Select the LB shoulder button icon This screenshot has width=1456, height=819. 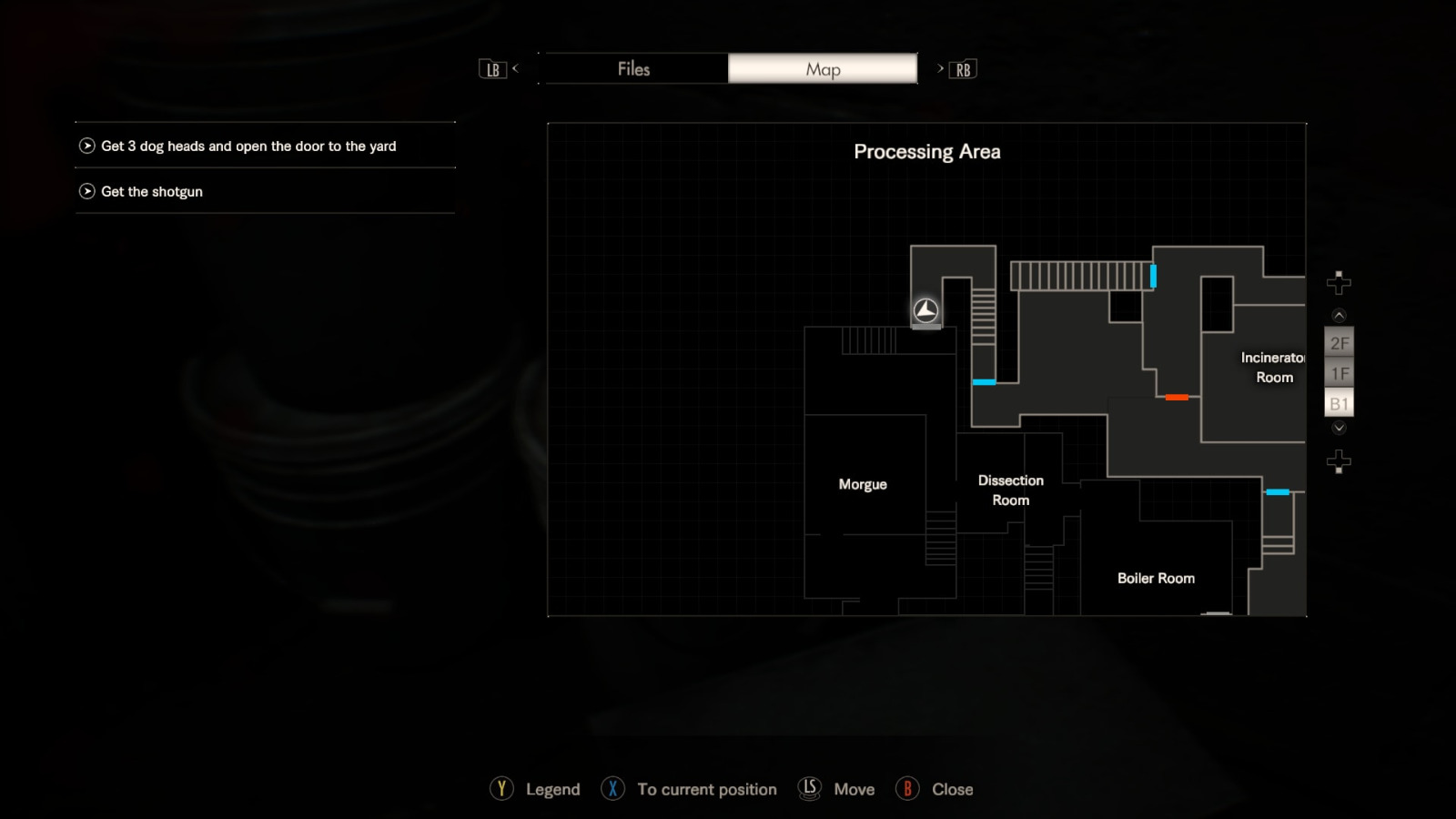492,68
